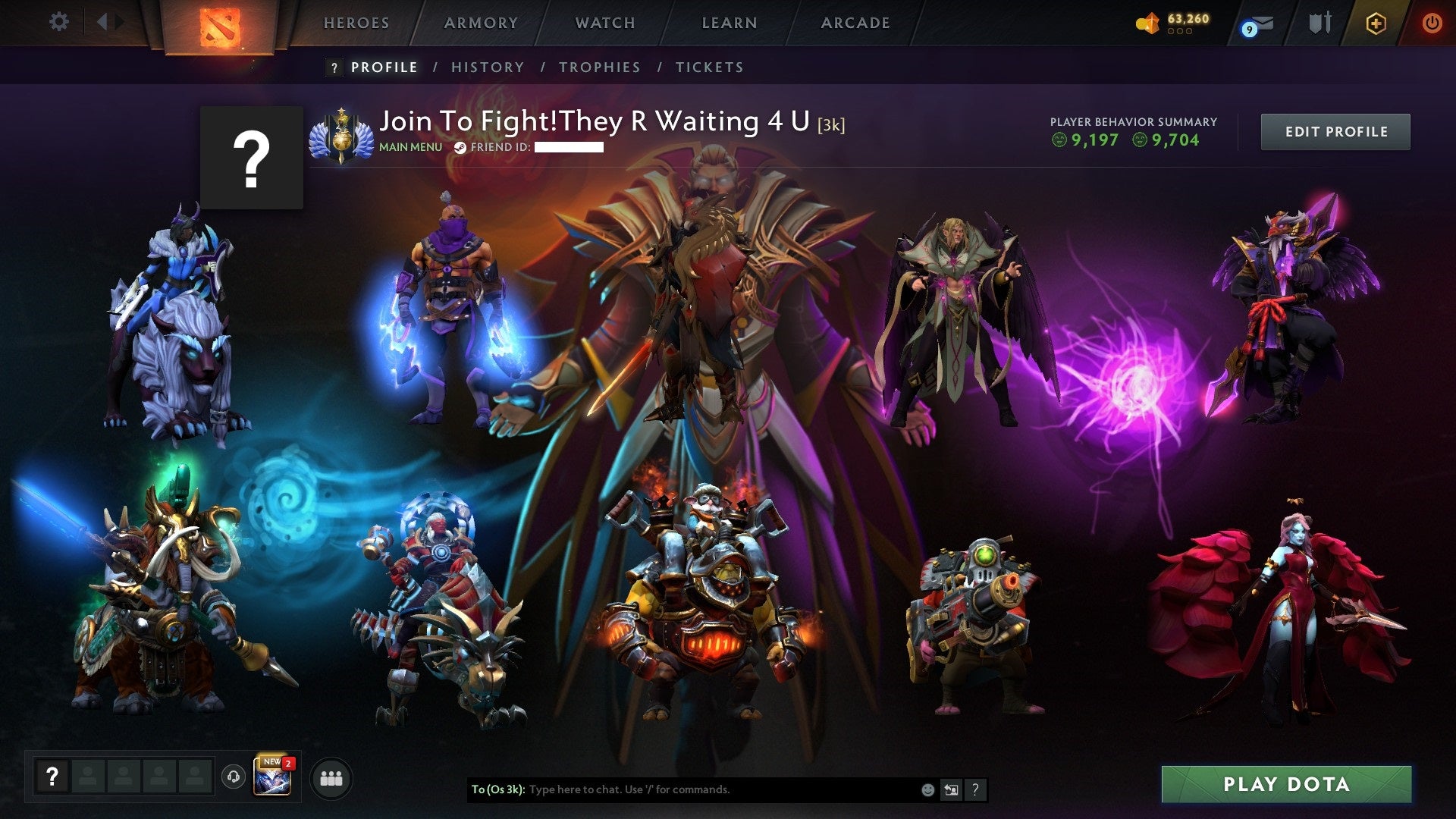Screen dimensions: 1456x819
Task: Click the shards currency icon beside 63,260
Action: pos(1148,23)
